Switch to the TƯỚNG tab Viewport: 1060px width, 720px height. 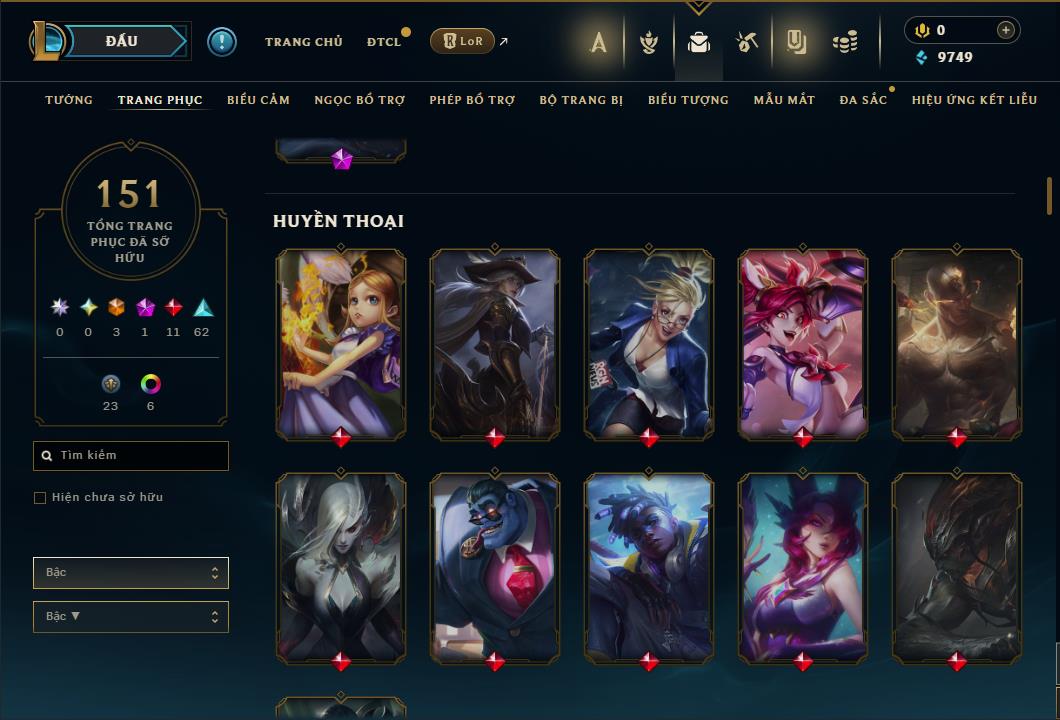point(69,100)
